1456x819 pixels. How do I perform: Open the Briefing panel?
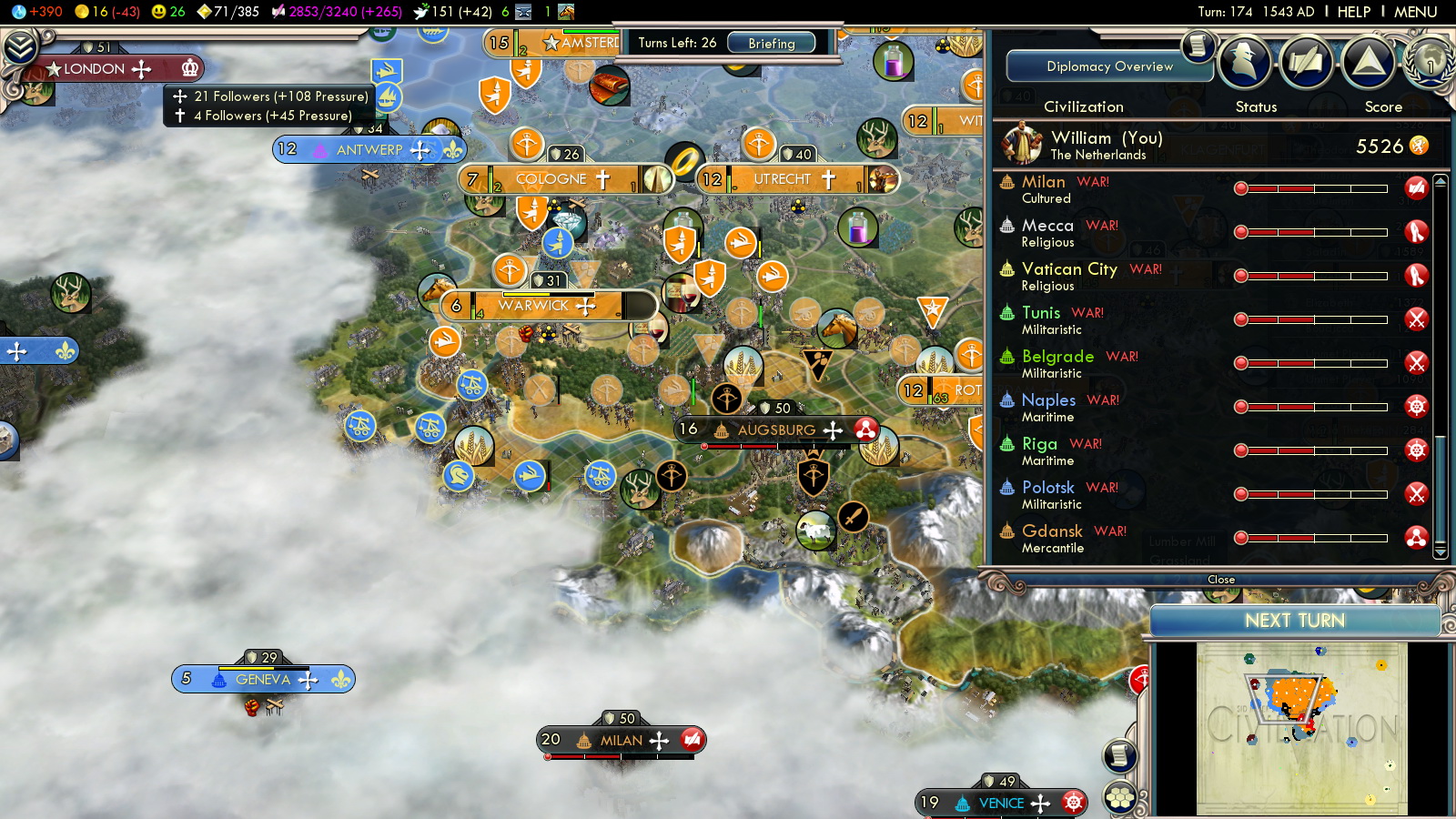click(x=771, y=43)
